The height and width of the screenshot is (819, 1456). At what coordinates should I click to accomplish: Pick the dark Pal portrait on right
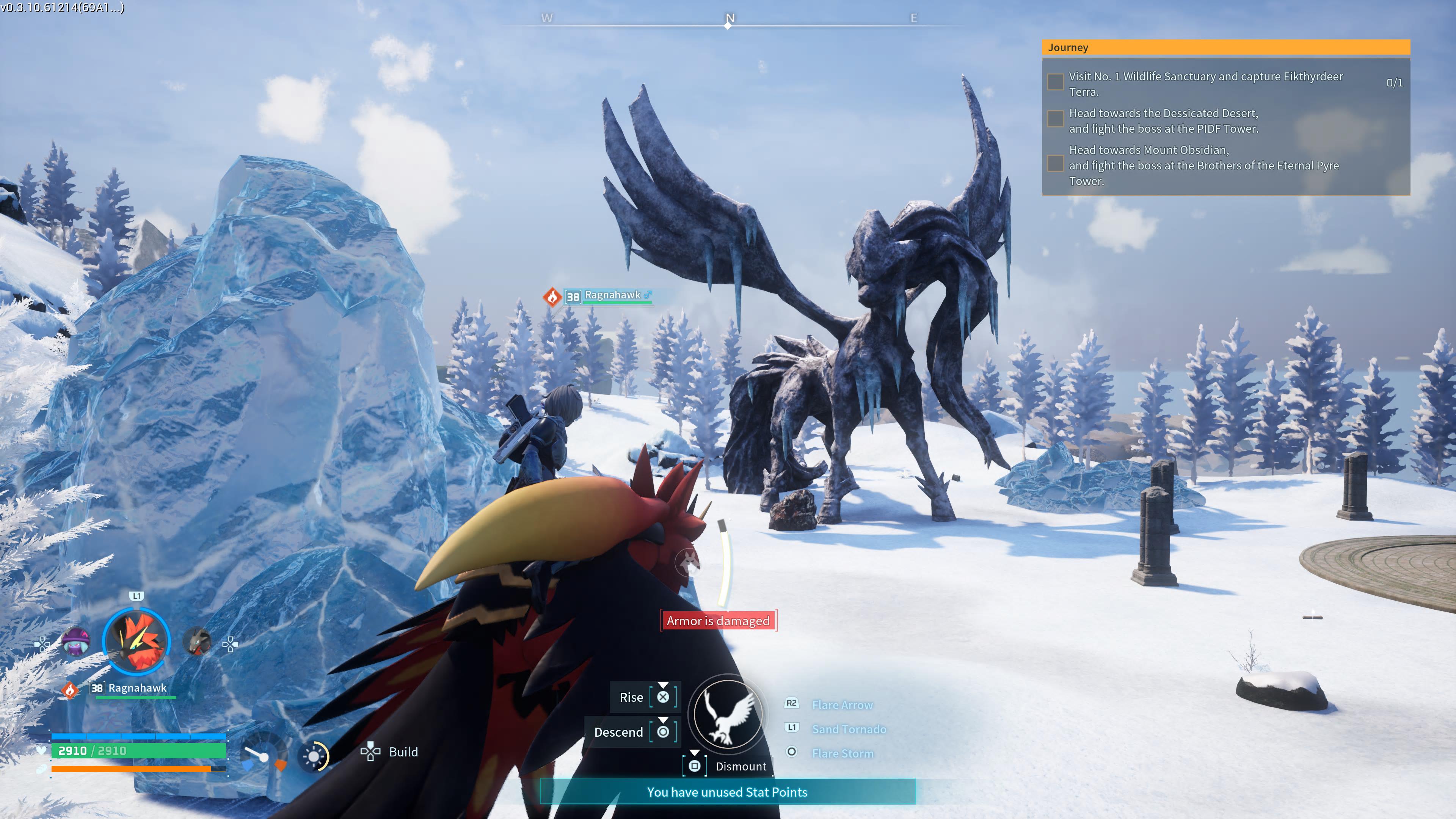click(197, 642)
